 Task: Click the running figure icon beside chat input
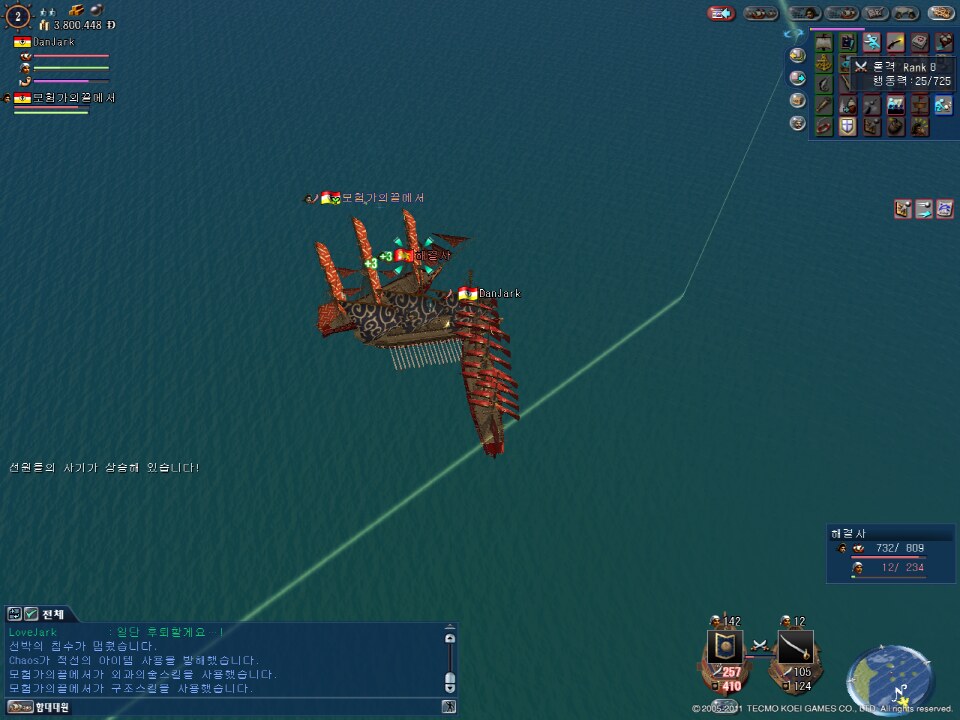tap(449, 708)
